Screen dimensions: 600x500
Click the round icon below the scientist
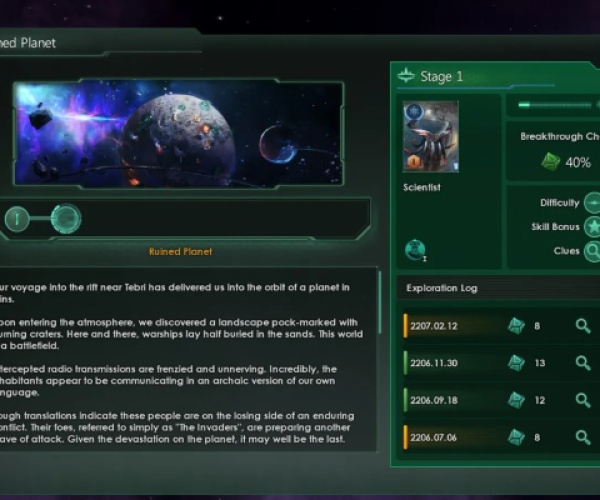point(416,250)
